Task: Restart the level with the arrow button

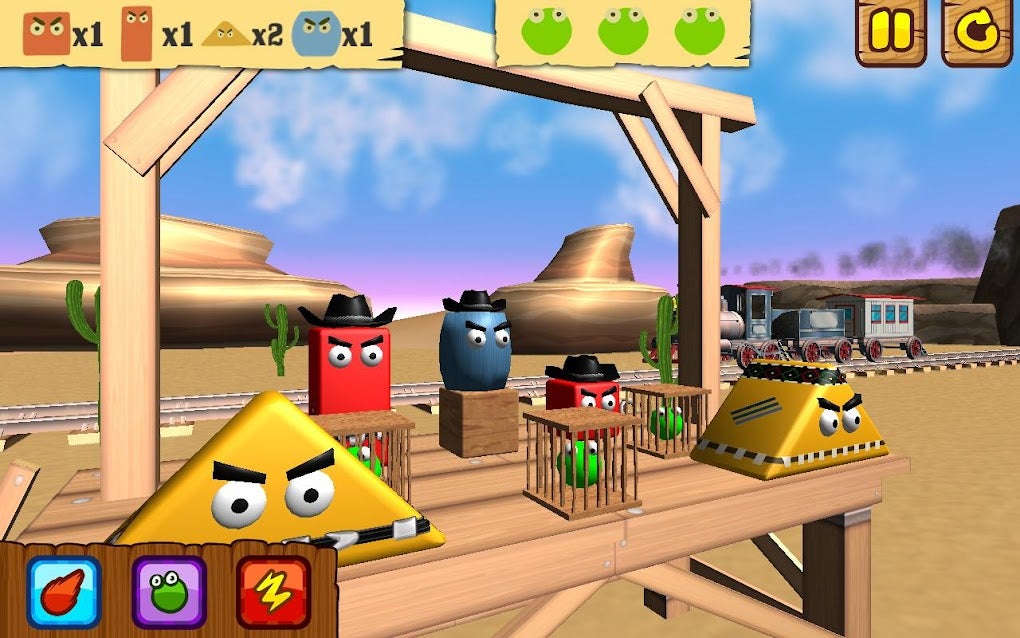Action: click(x=976, y=32)
